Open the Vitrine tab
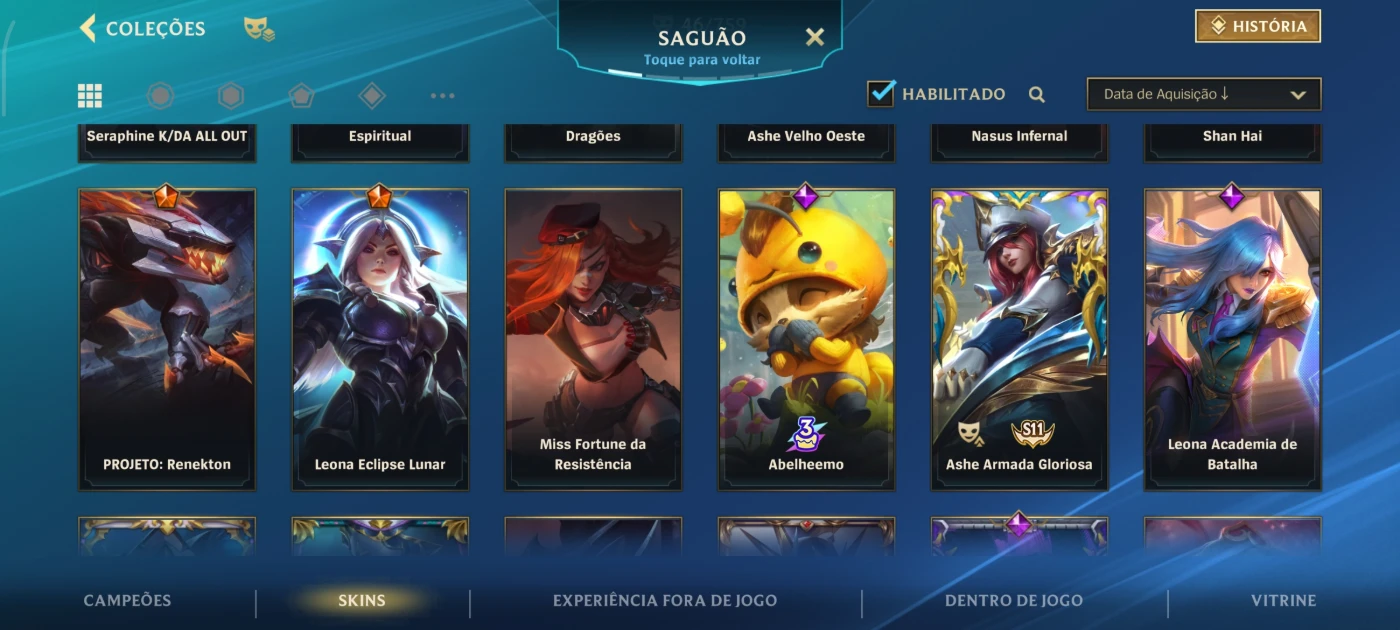The width and height of the screenshot is (1400, 630). 1283,601
